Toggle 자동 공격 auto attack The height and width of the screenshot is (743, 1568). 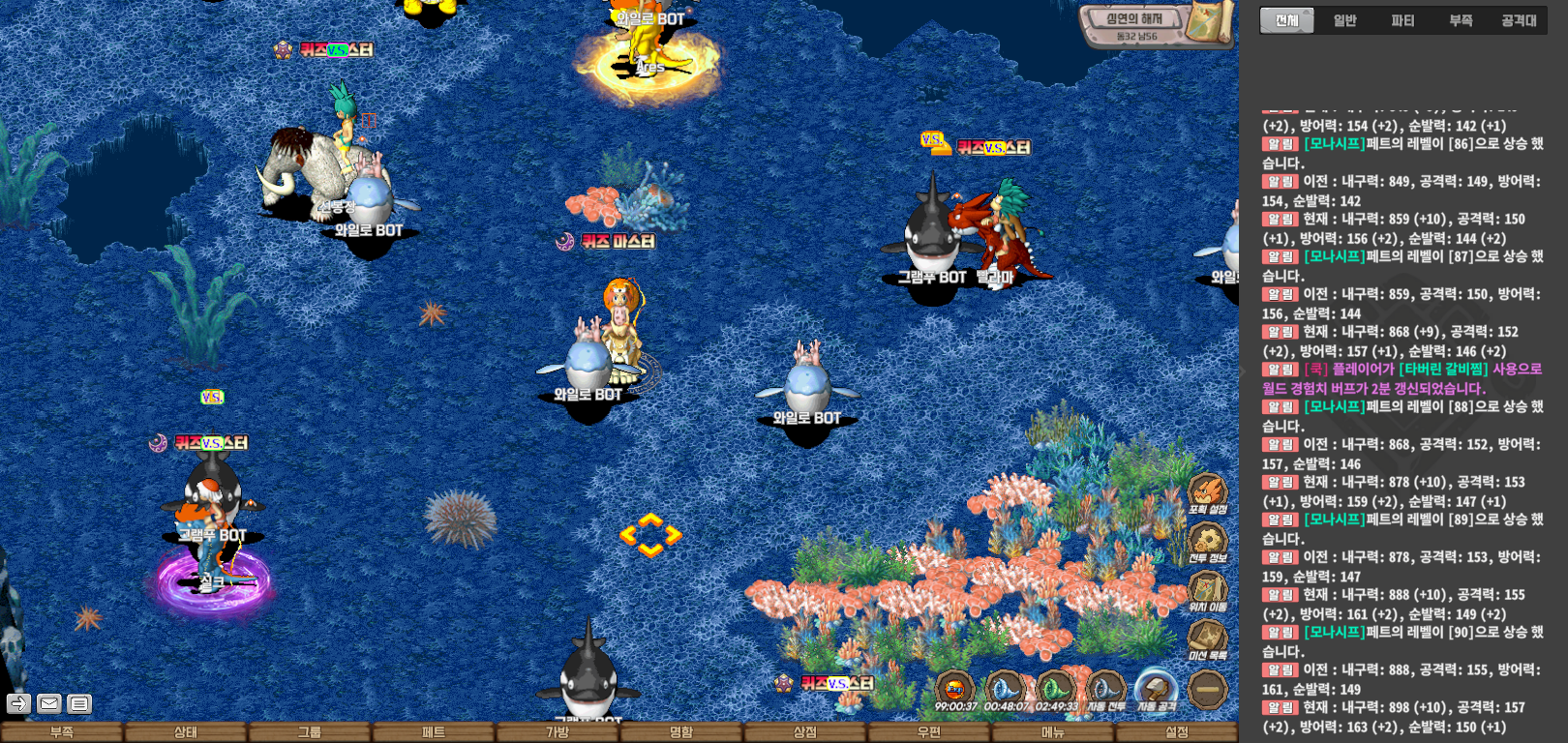coord(1155,690)
